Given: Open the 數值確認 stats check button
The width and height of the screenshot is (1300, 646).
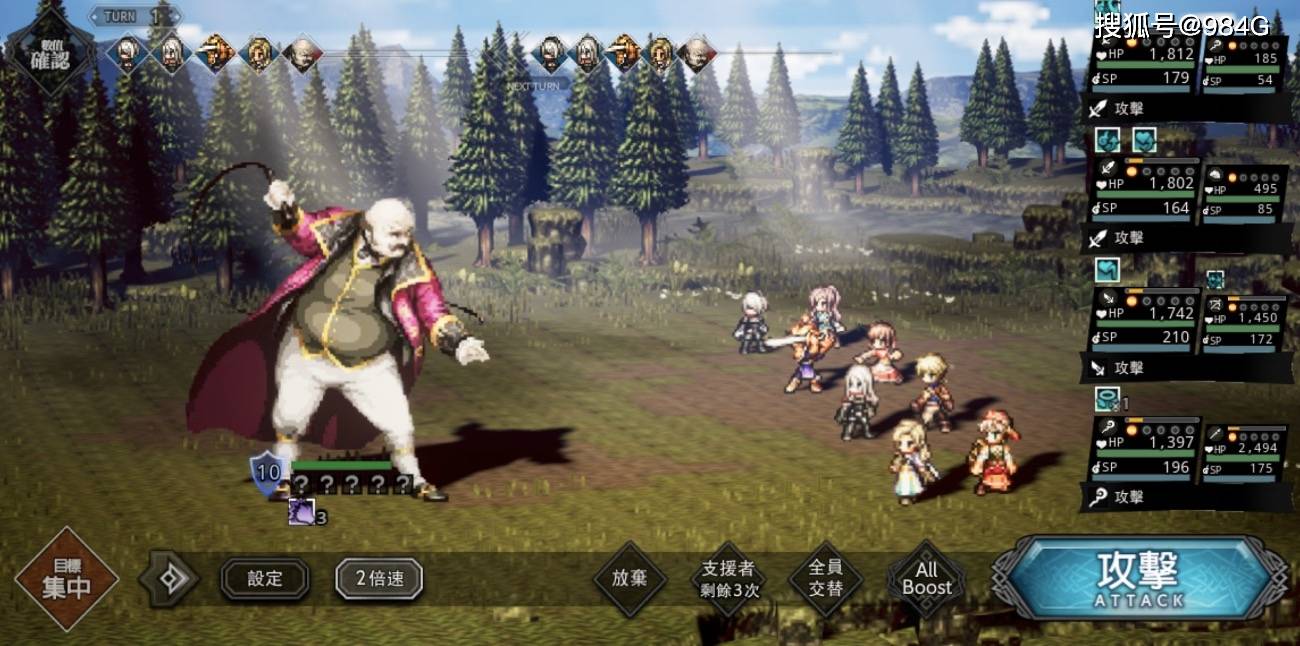Looking at the screenshot, I should pos(50,47).
